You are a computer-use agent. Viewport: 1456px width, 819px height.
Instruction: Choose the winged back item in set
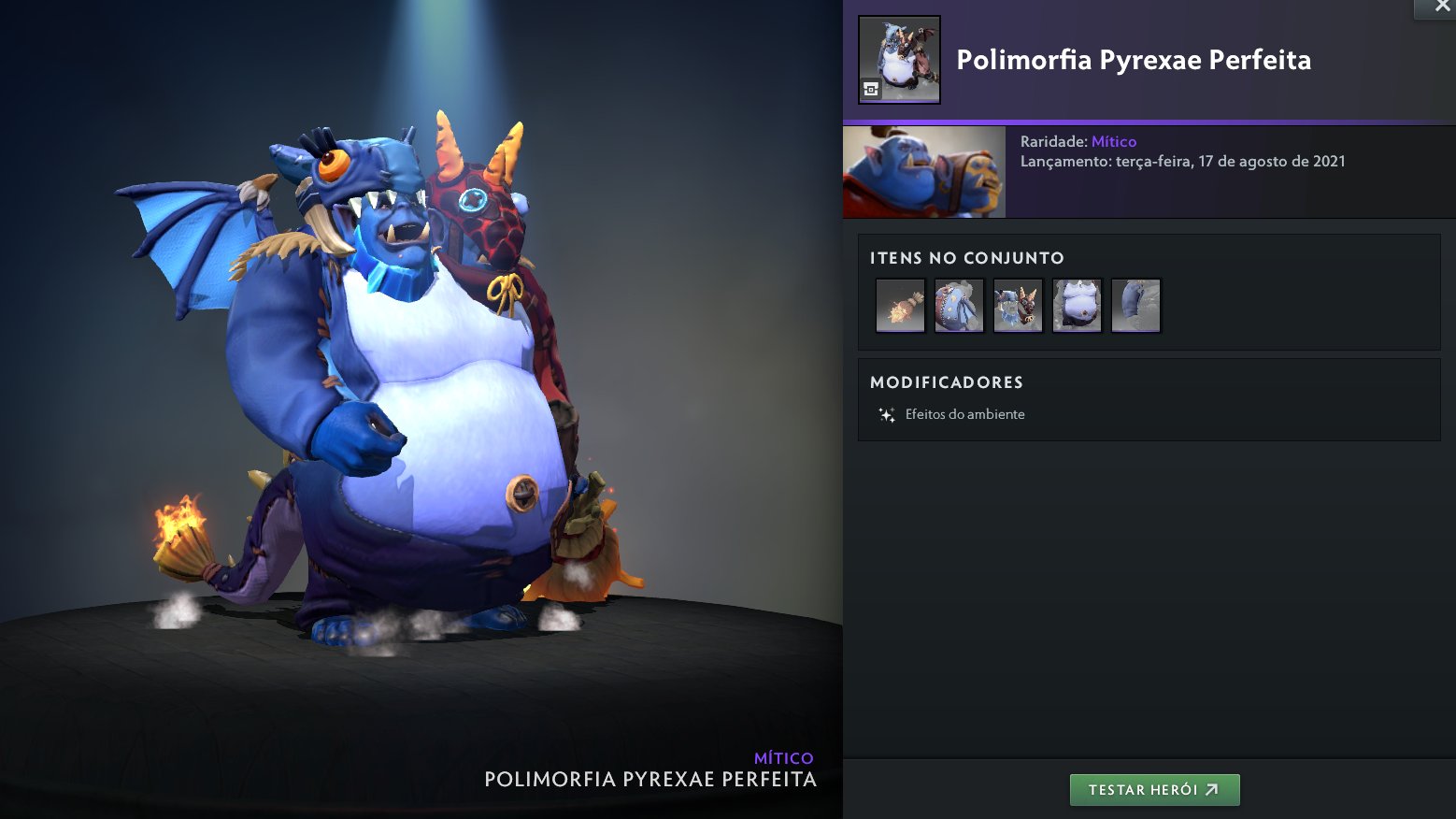[959, 306]
